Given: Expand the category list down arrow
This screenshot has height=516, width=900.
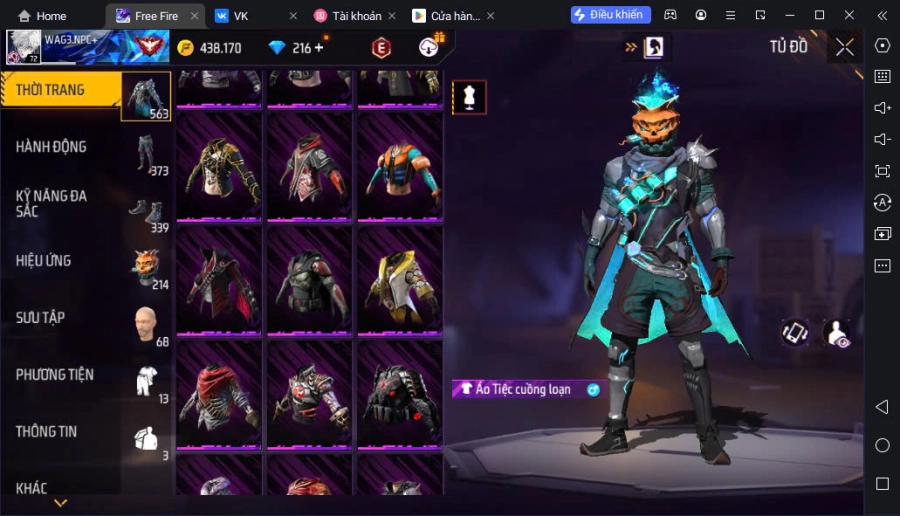Looking at the screenshot, I should (61, 503).
